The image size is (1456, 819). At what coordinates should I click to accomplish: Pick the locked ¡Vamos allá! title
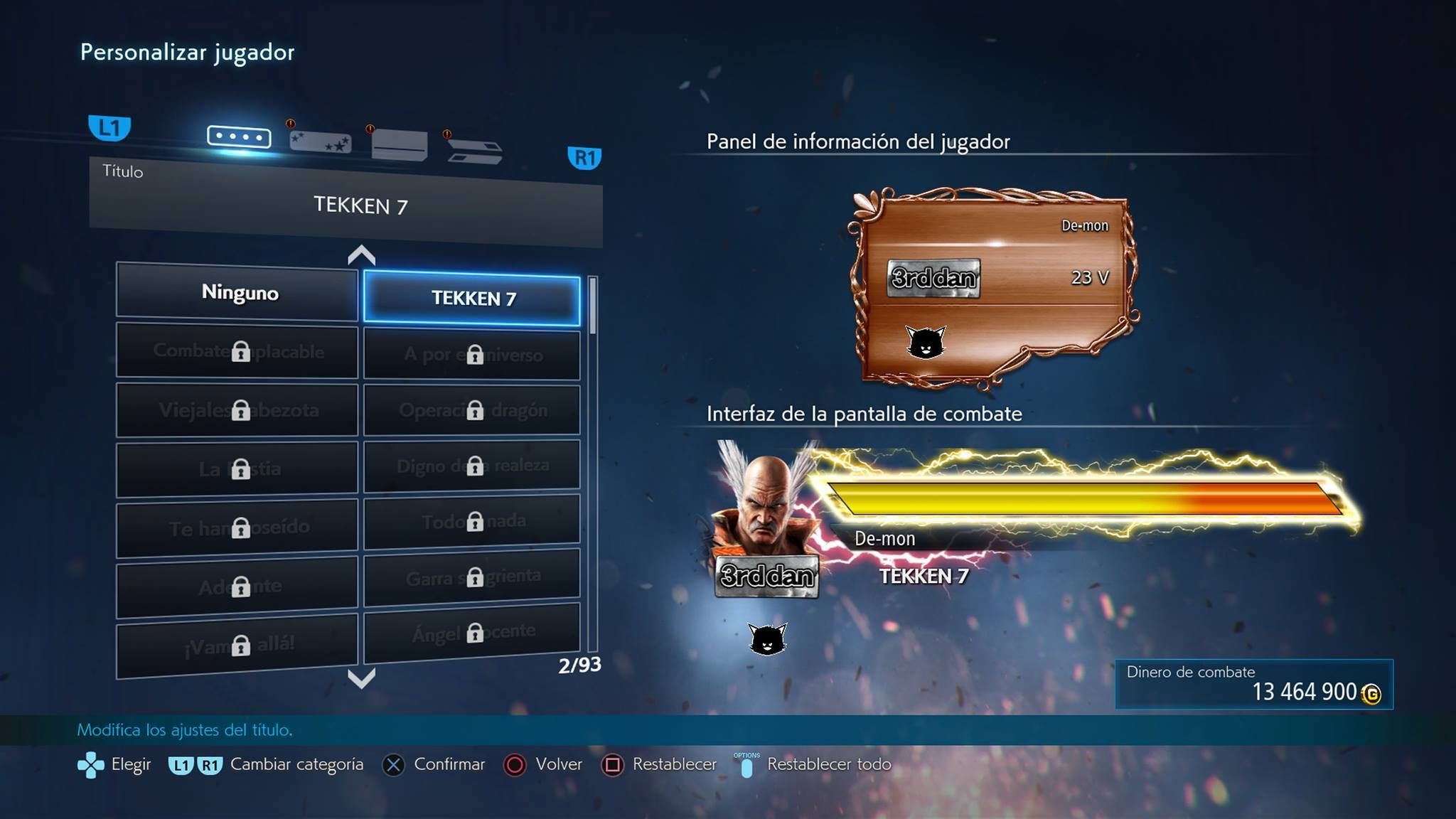pyautogui.click(x=237, y=645)
